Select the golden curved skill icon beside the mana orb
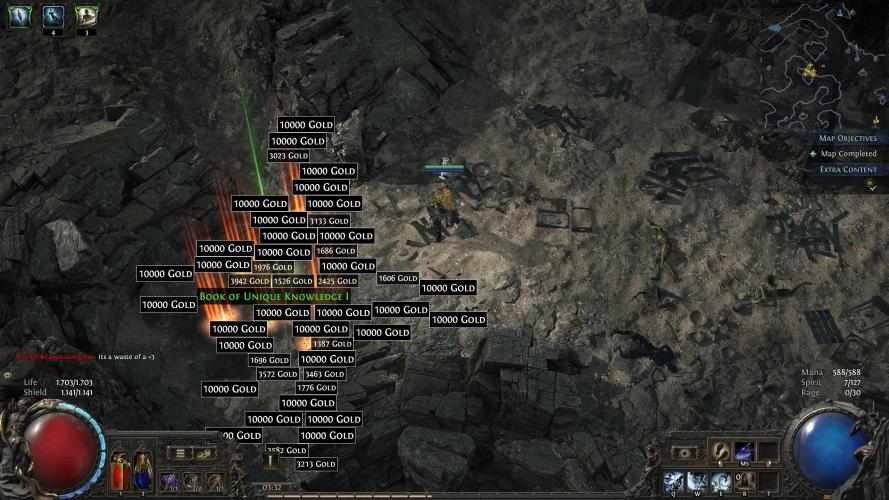The width and height of the screenshot is (889, 500). coord(720,453)
